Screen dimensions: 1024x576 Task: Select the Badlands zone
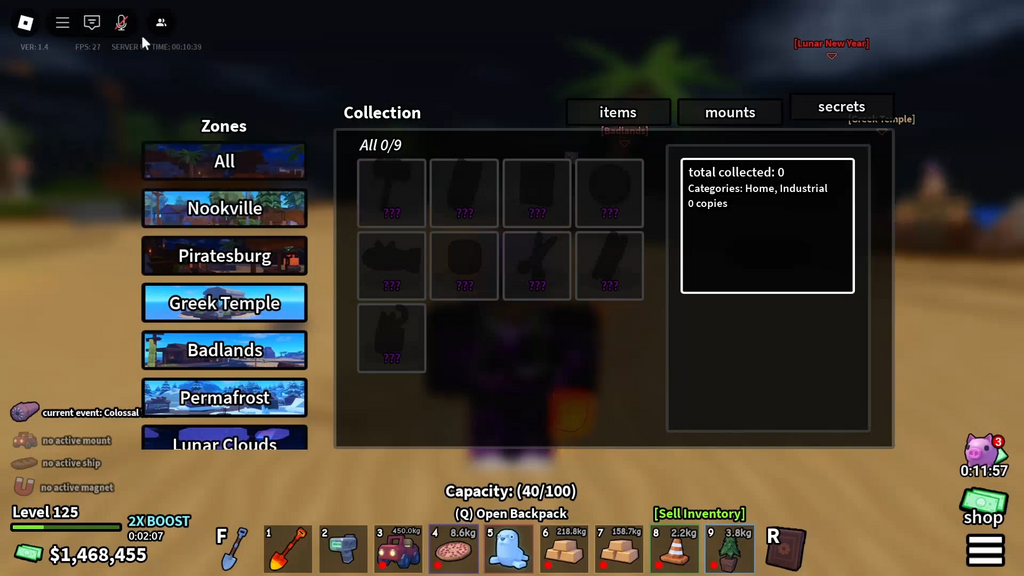point(224,350)
